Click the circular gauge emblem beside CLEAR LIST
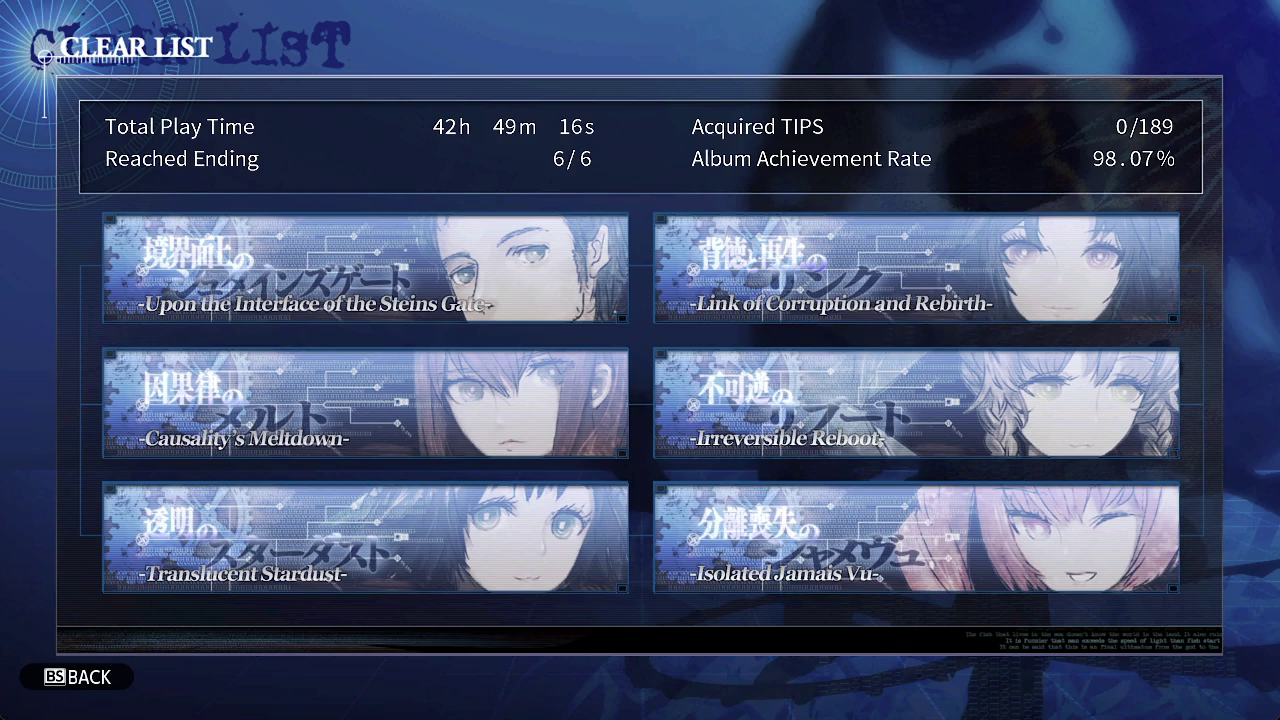The image size is (1280, 720). pyautogui.click(x=45, y=57)
